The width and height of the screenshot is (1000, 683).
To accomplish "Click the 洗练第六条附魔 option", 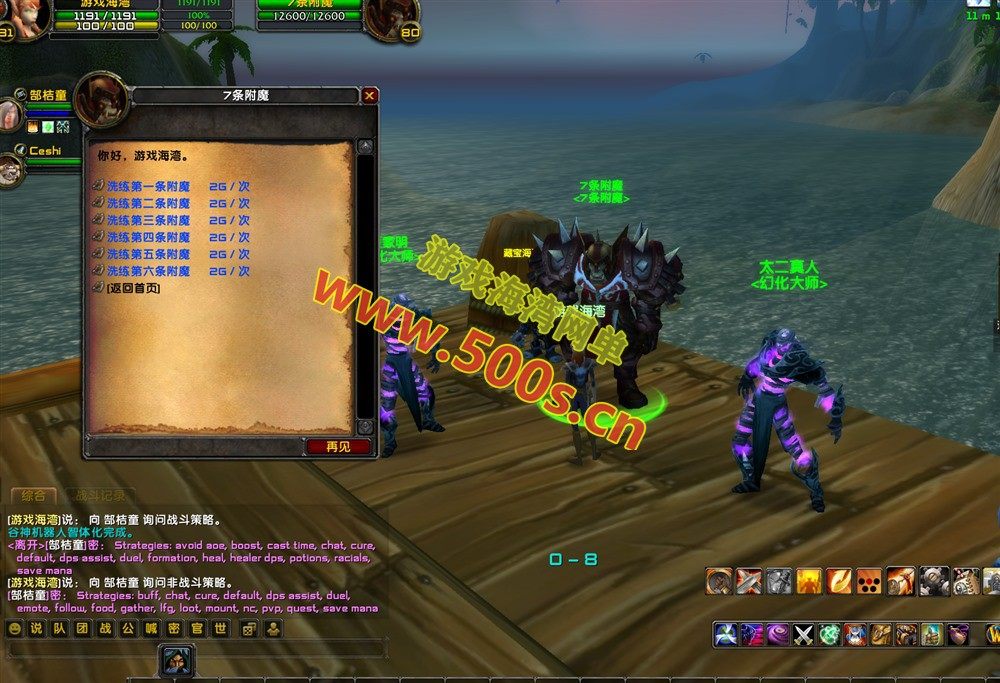I will [148, 271].
